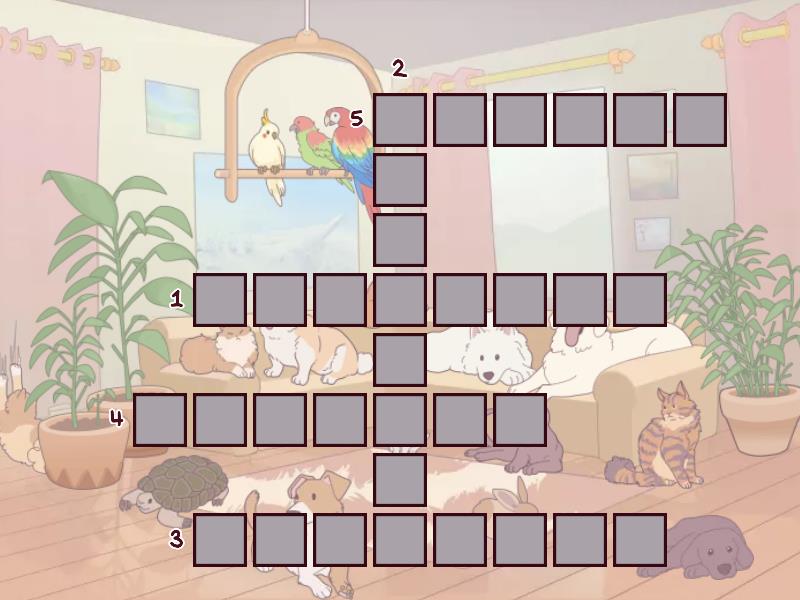
Task: Select the last square of word 1 across
Action: coord(640,300)
